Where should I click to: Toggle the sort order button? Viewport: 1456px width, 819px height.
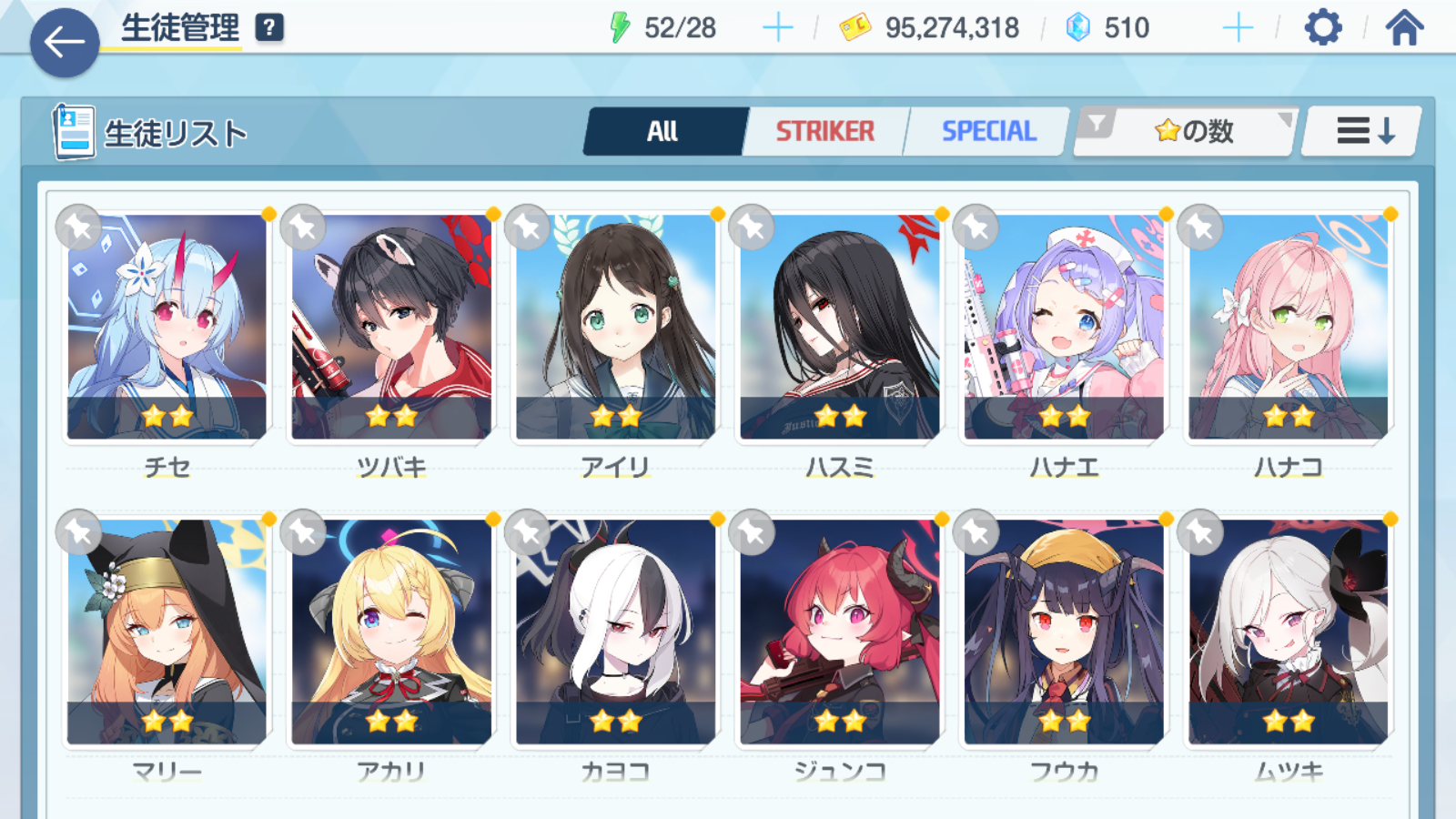coord(1363,132)
